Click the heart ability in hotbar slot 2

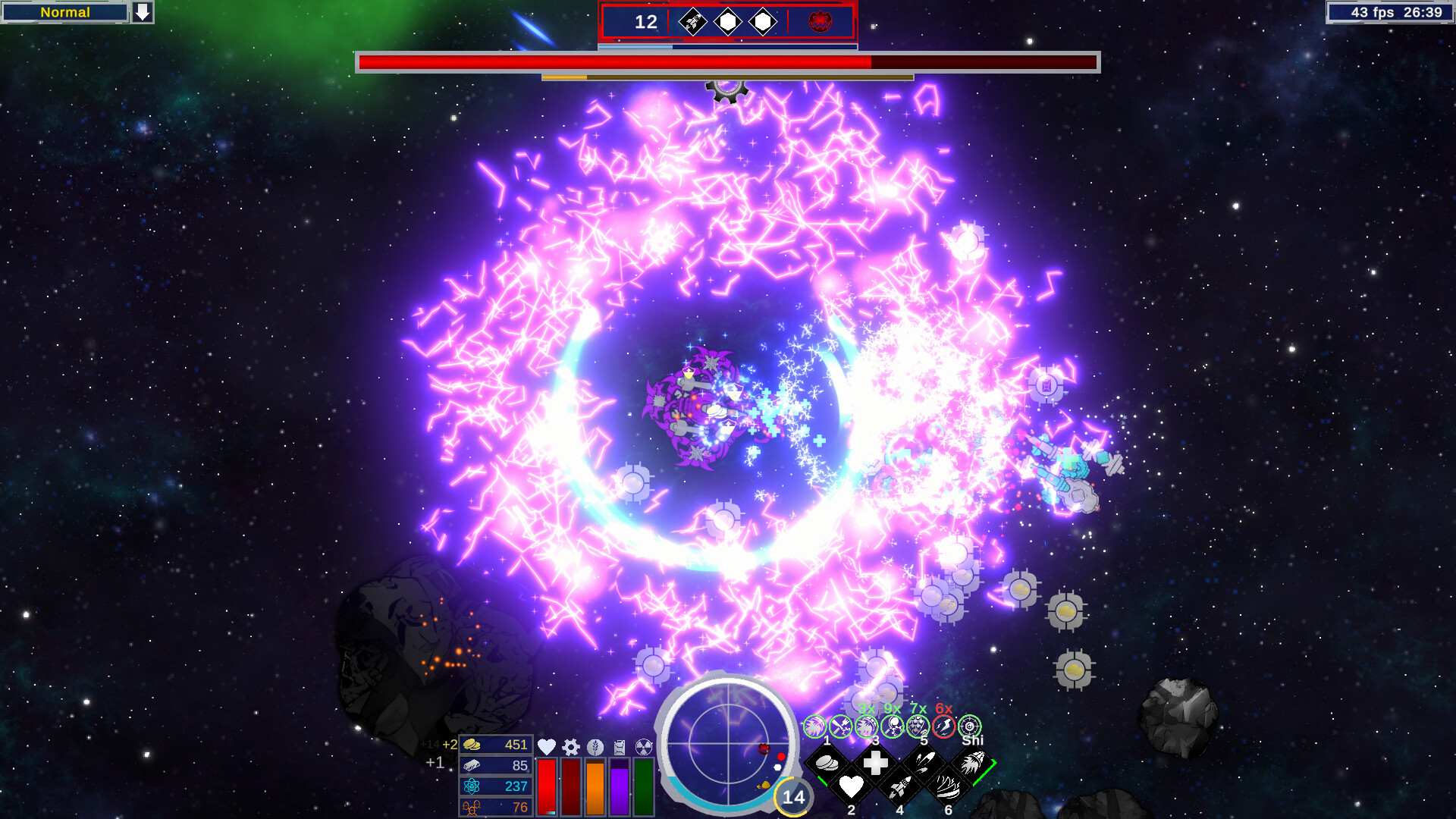852,787
